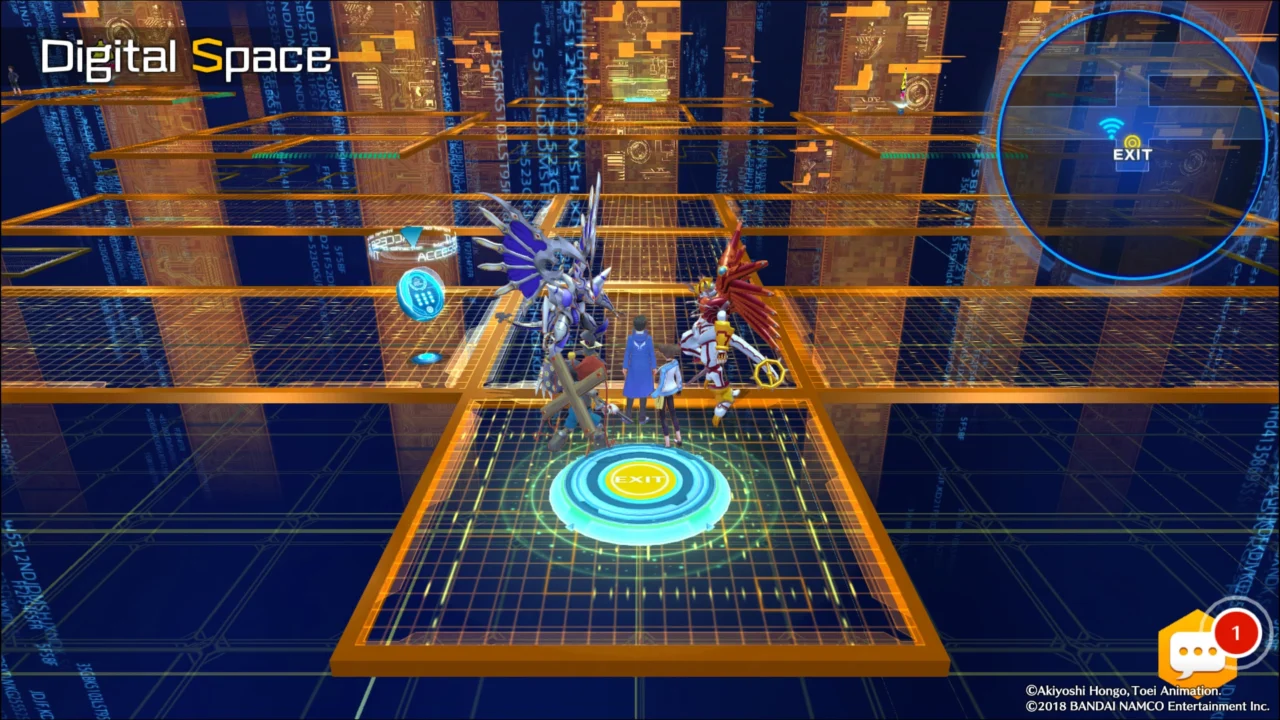Select the floating blue access terminal keypad
The height and width of the screenshot is (720, 1280).
(421, 295)
